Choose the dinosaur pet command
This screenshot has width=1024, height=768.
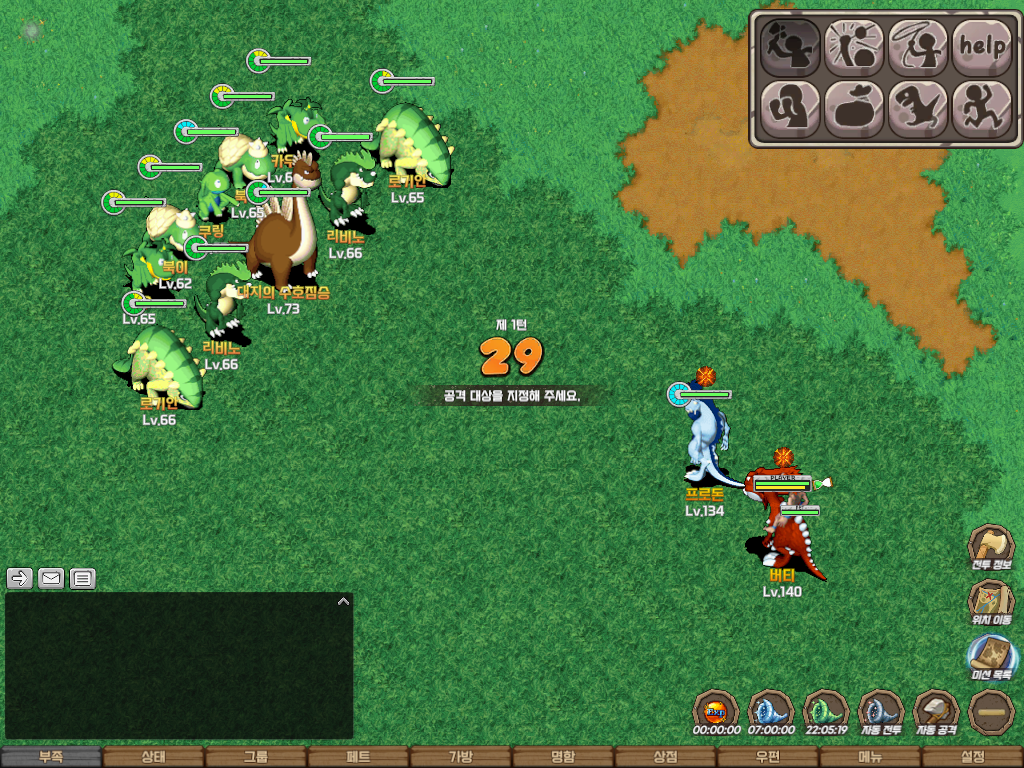coord(918,107)
